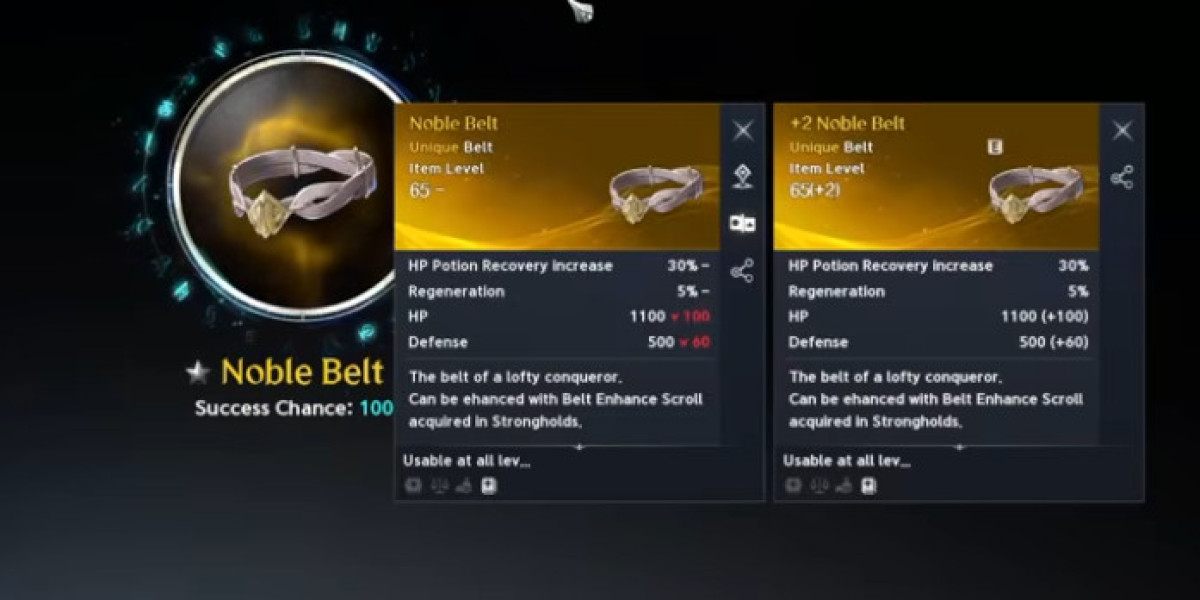Share the +2 Noble Belt item
Screen dimensions: 1200x600
coord(1122,178)
